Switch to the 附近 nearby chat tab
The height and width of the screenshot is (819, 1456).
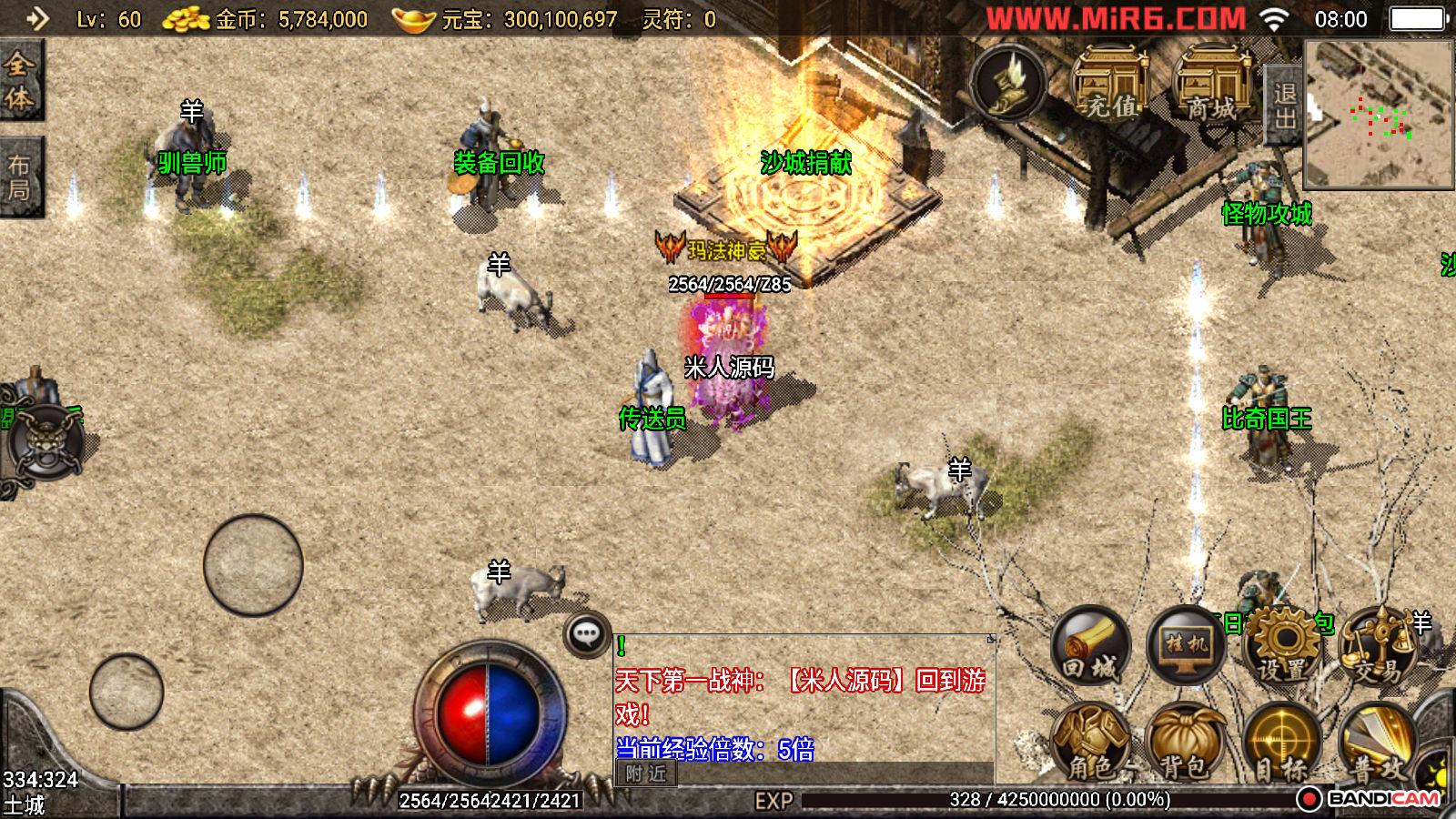646,773
